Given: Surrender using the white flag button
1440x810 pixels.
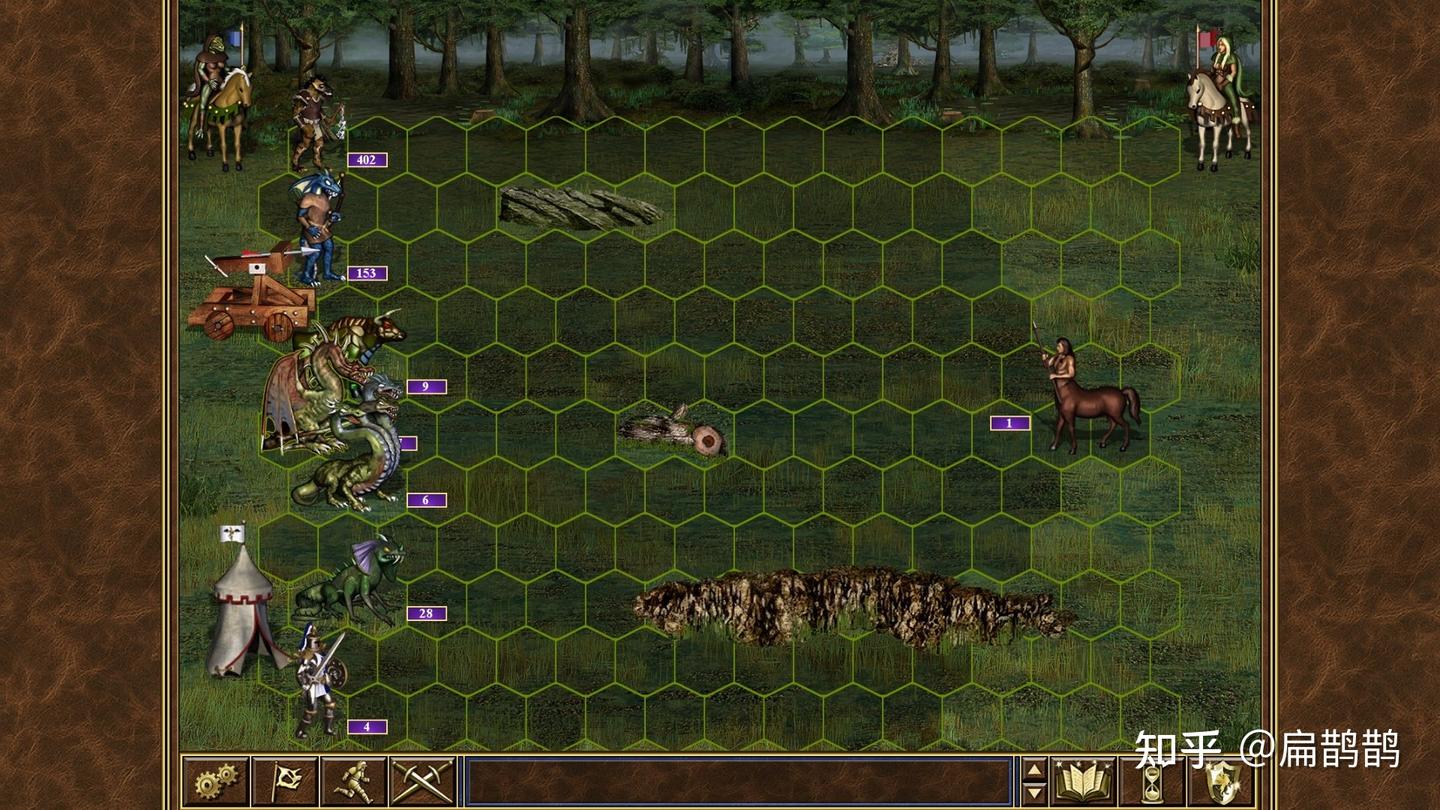Looking at the screenshot, I should [x=285, y=781].
